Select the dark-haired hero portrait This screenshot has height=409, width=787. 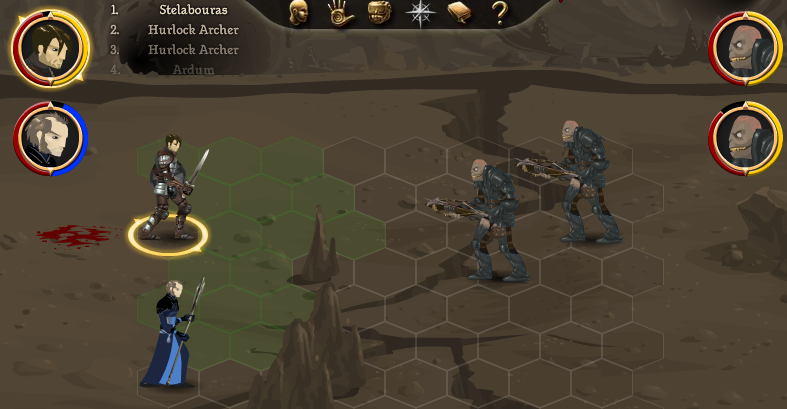[x=49, y=48]
